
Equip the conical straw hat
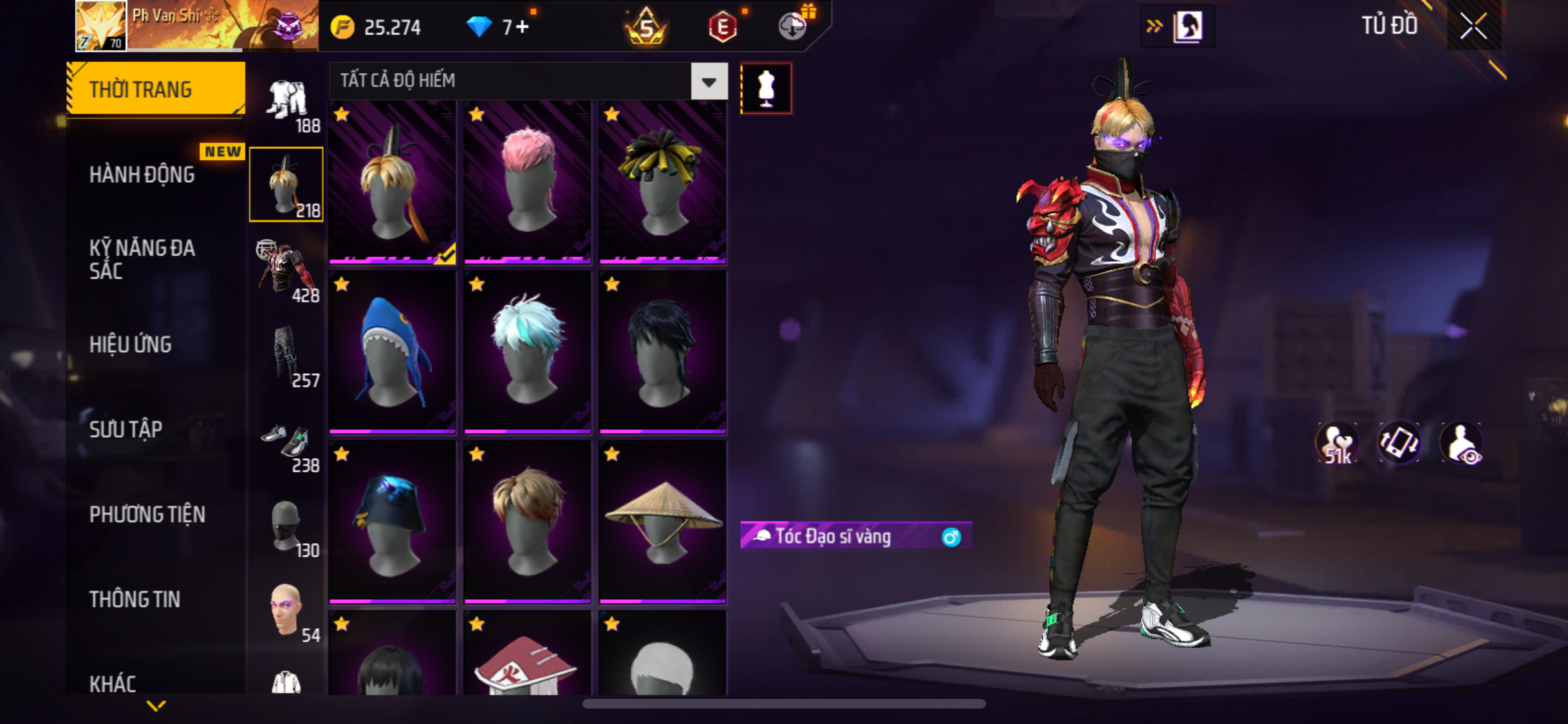click(x=662, y=522)
